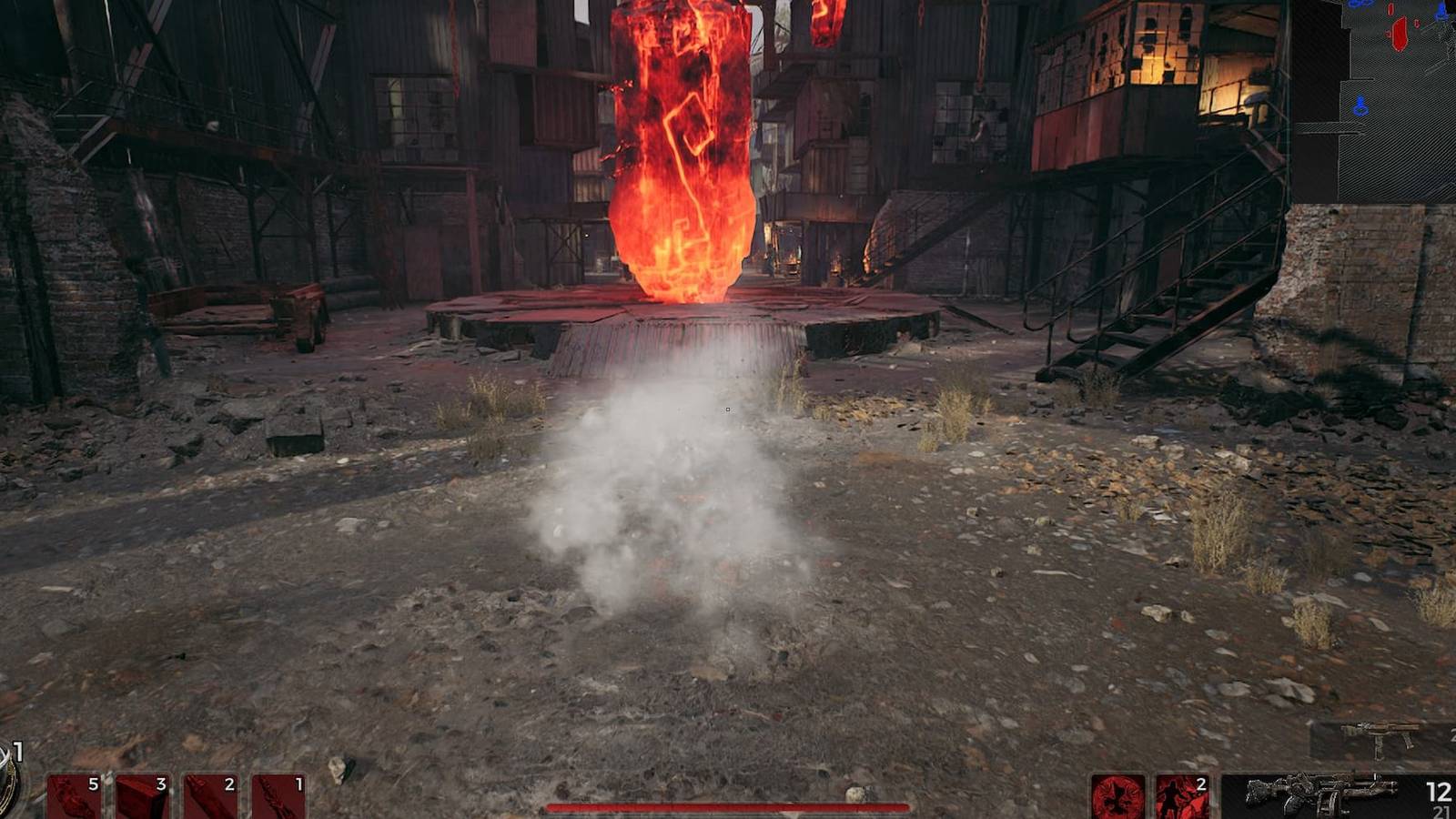Screen dimensions: 1456x819
Task: Click the relic count label showing 1
Action: (x=18, y=753)
